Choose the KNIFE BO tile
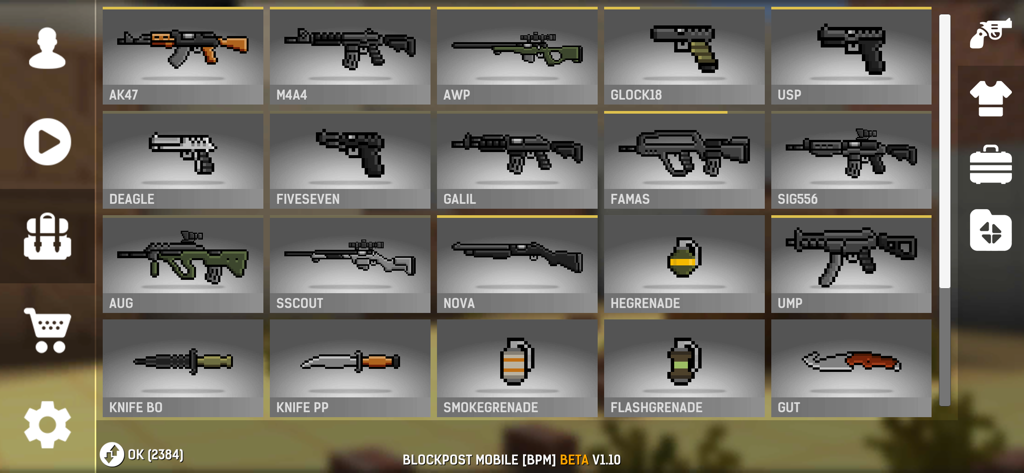 click(183, 367)
